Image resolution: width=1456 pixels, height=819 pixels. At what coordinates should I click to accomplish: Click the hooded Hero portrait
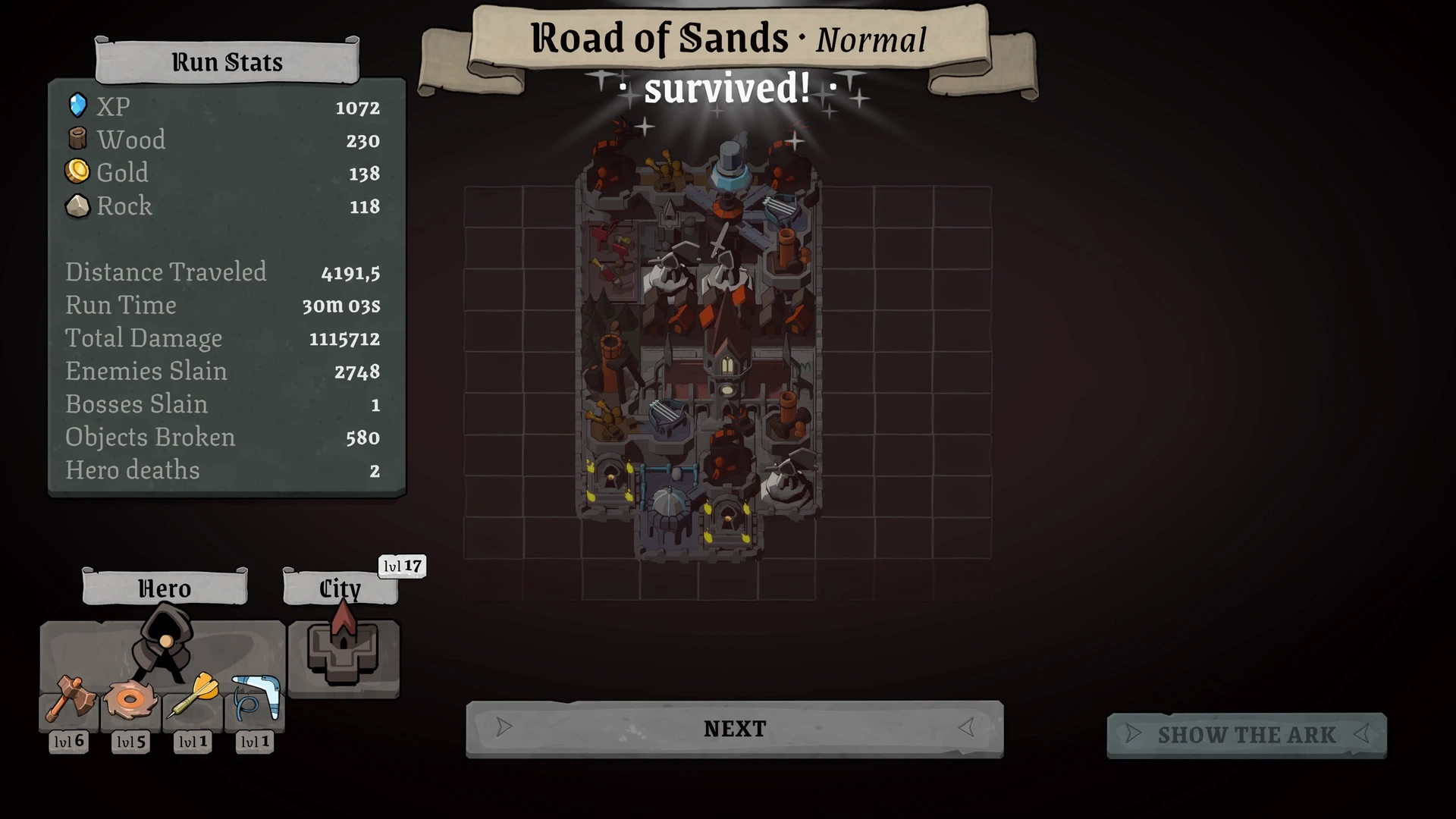163,642
